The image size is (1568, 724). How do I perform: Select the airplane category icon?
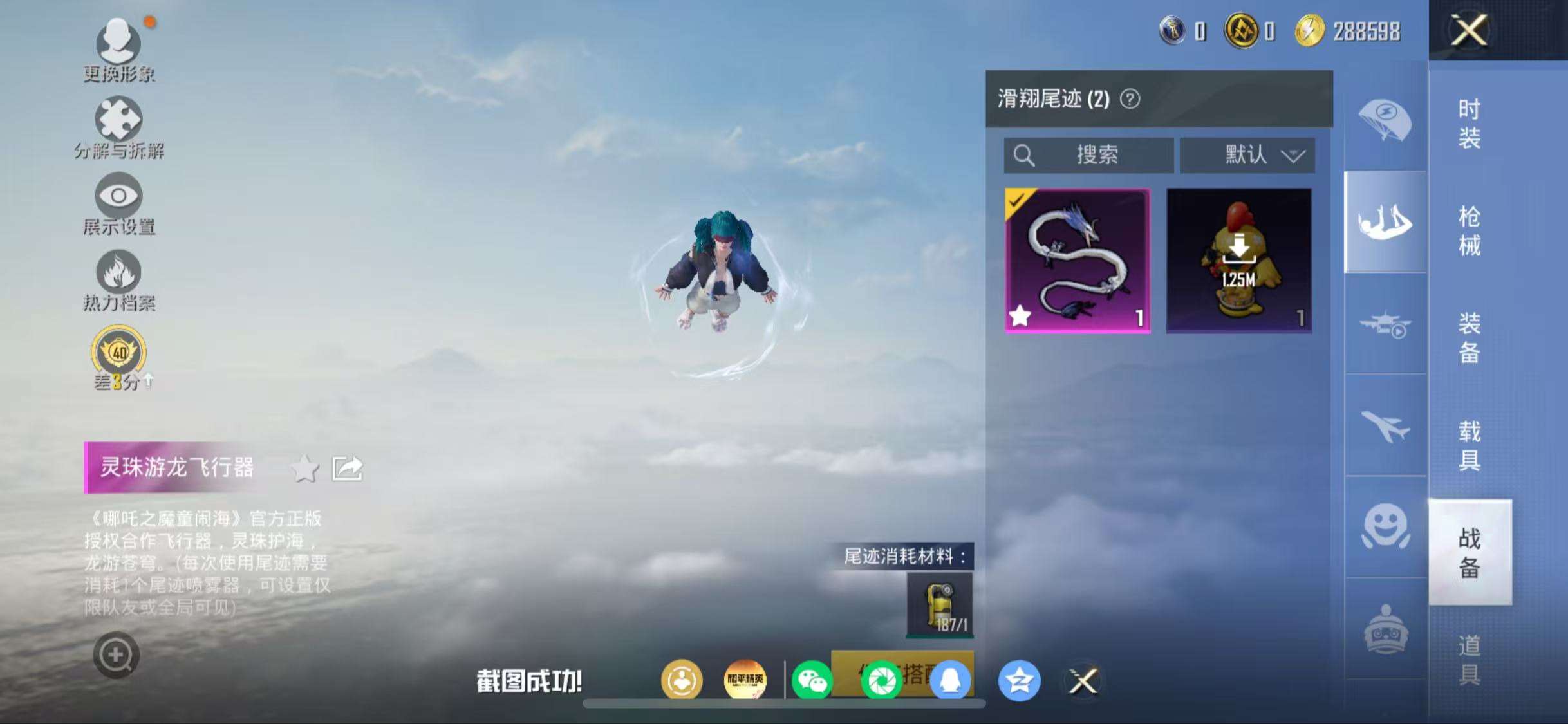(x=1384, y=425)
